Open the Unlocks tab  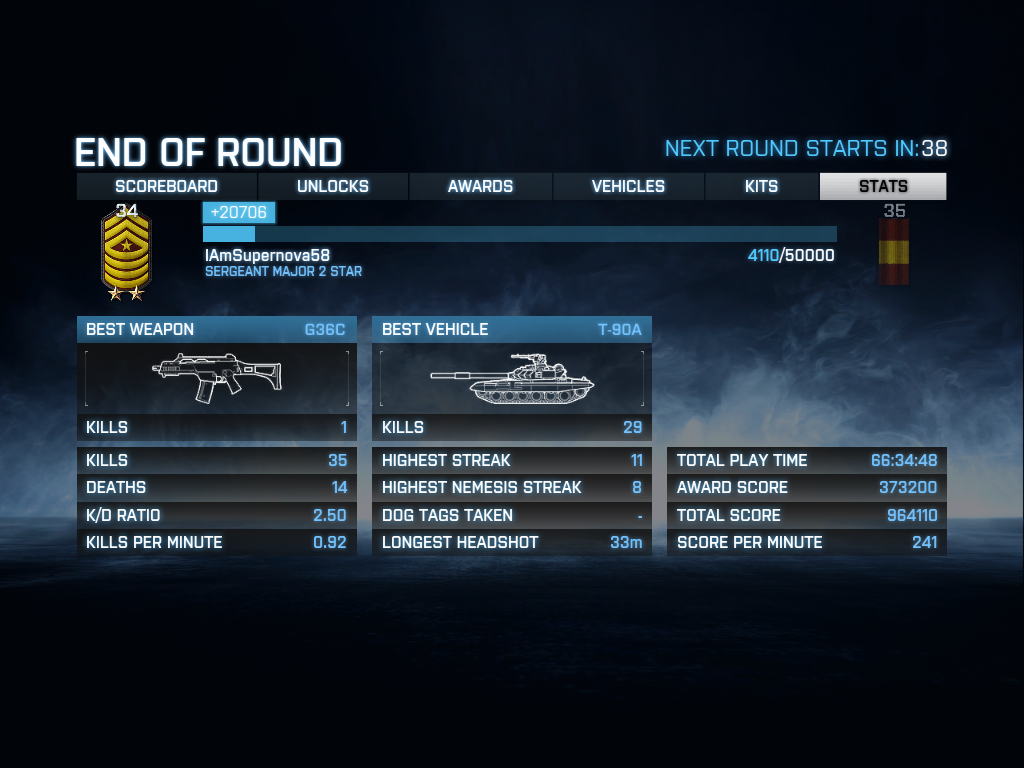click(x=333, y=186)
